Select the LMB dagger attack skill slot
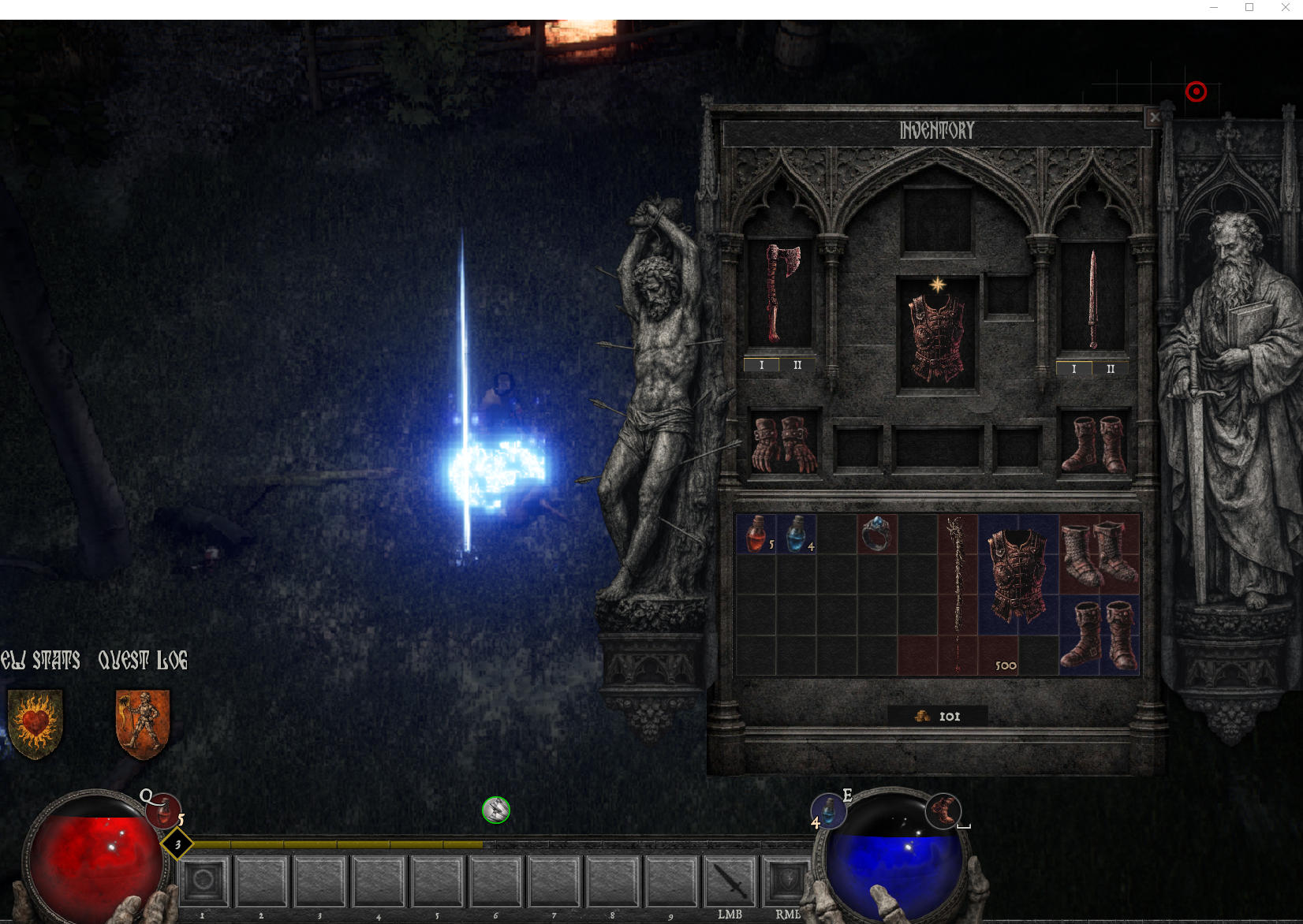The image size is (1303, 924). 730,881
